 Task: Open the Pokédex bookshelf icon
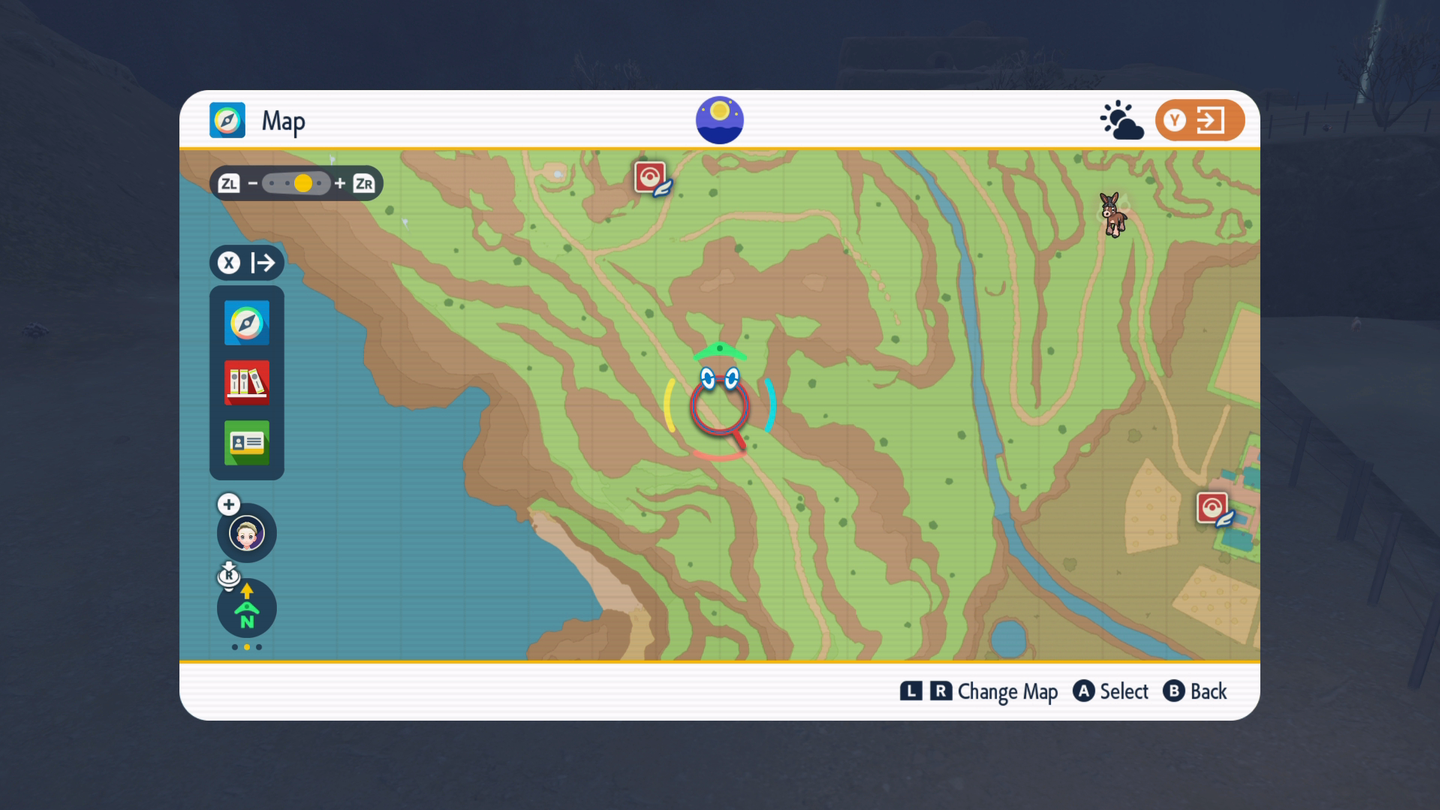pyautogui.click(x=247, y=383)
